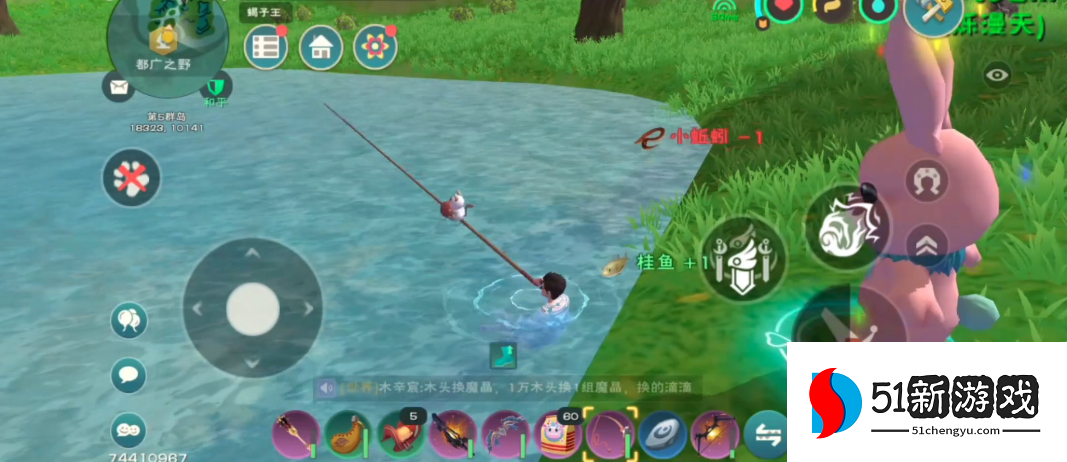1067x462 pixels.
Task: Activate the swirling beast skill button
Action: click(848, 229)
